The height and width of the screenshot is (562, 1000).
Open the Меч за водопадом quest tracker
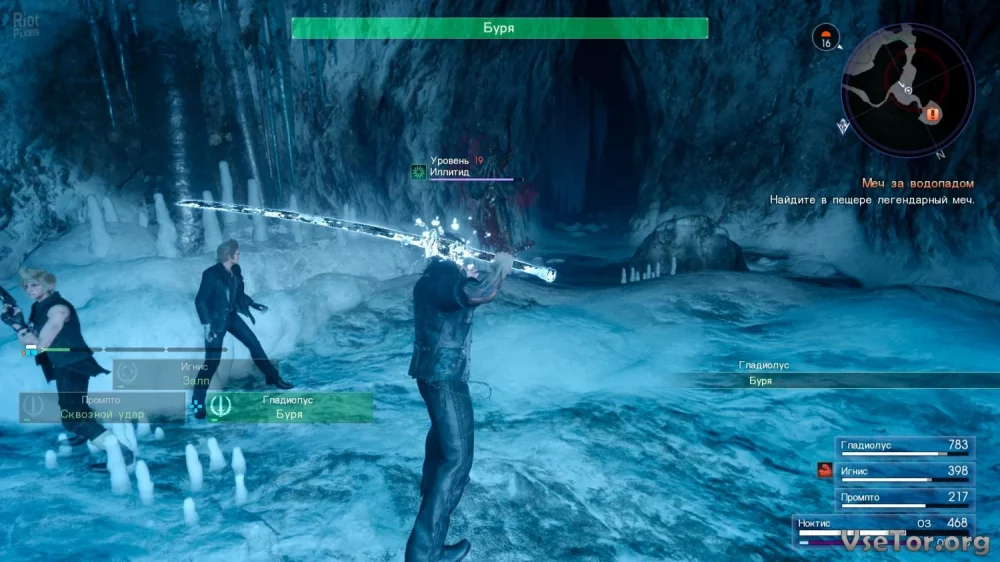point(918,183)
